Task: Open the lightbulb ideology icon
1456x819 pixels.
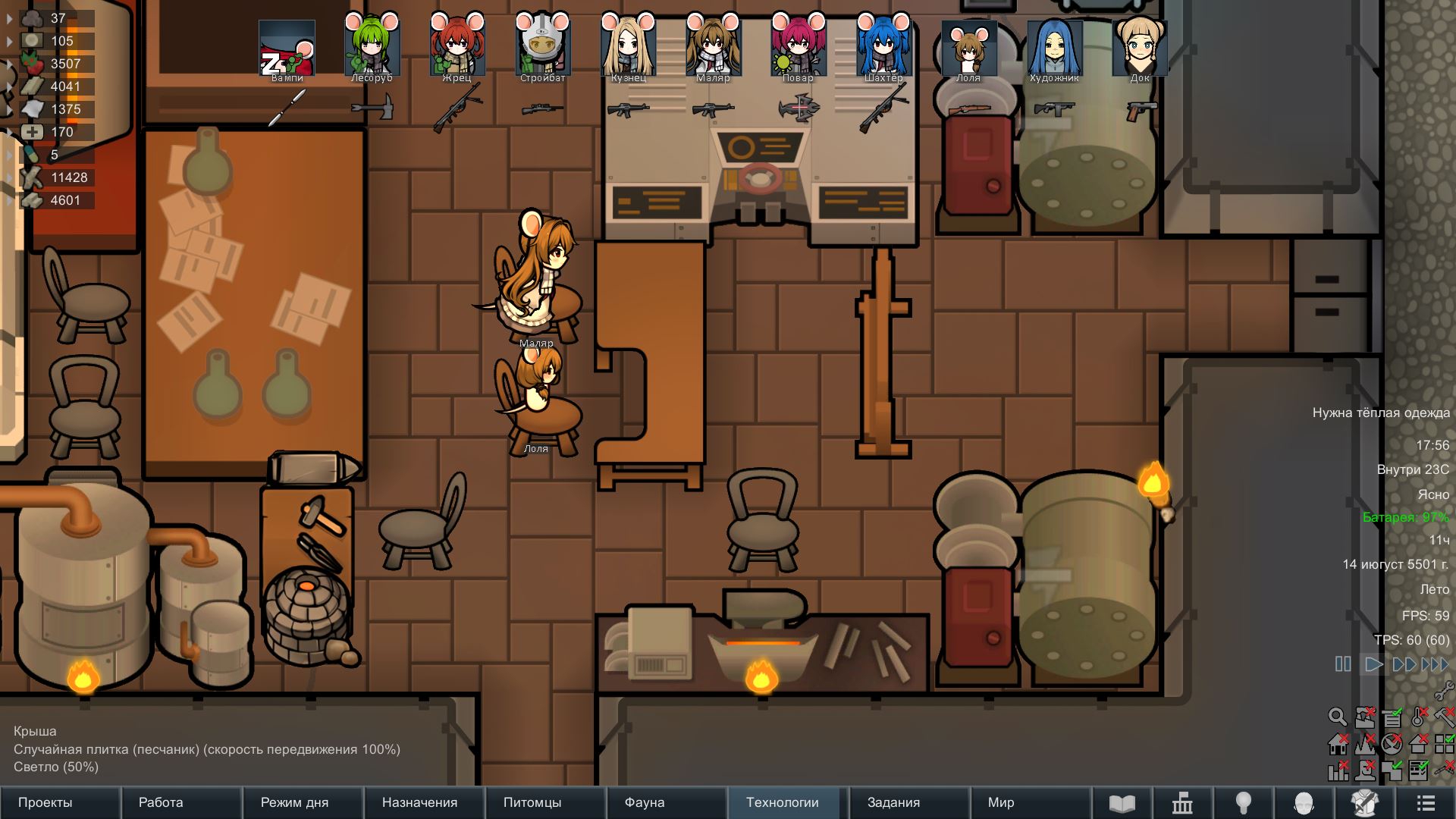Action: pyautogui.click(x=1244, y=802)
